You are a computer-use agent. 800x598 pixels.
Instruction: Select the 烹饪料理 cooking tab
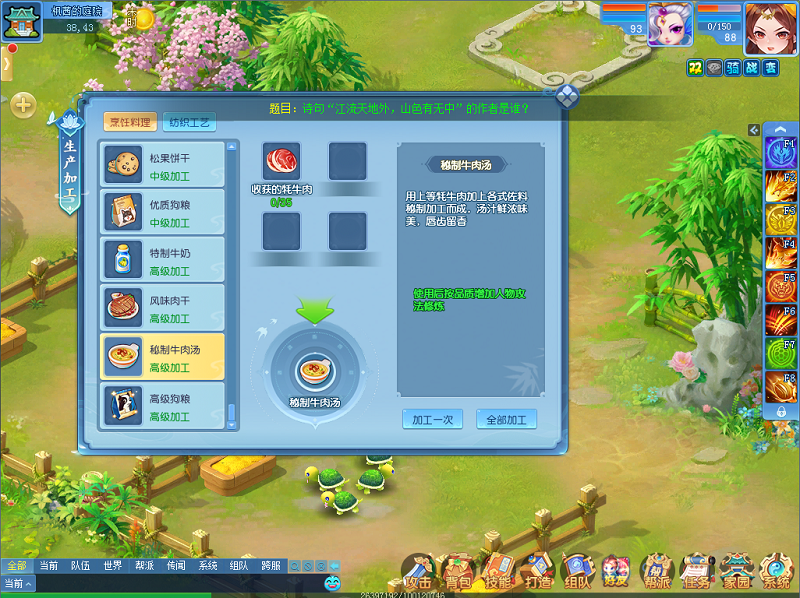[130, 122]
